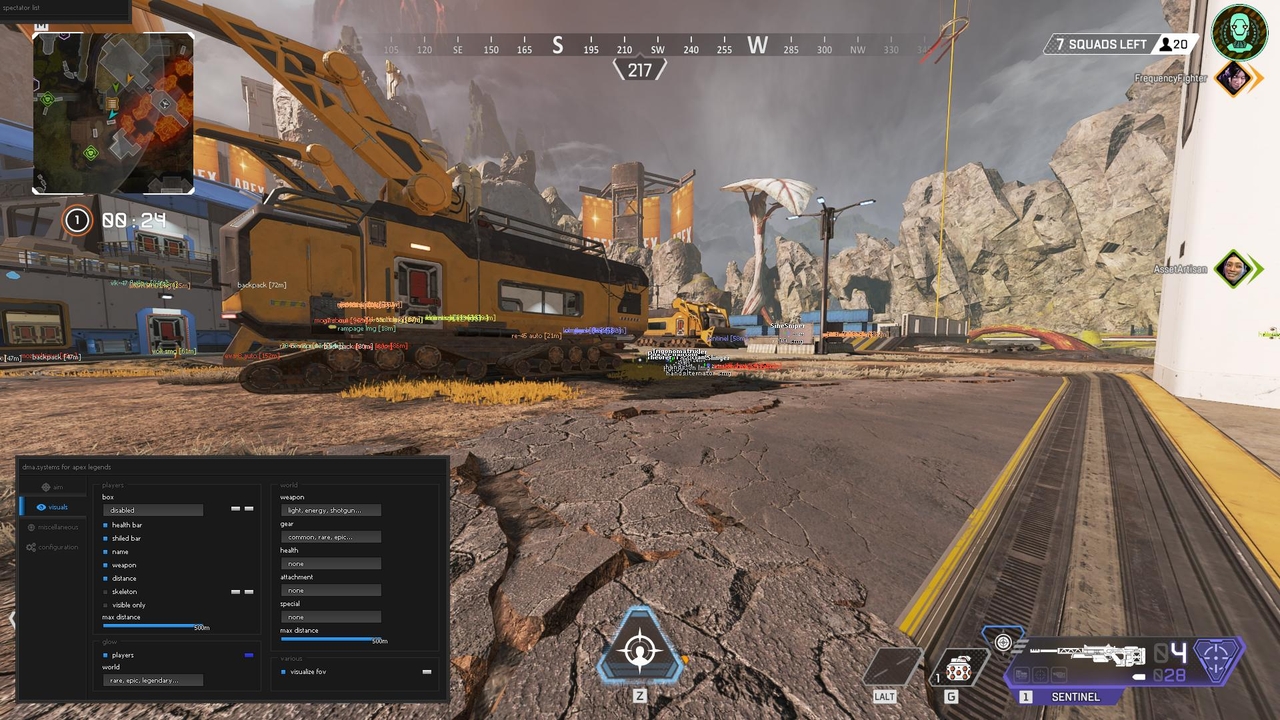Click the blue glow color swatch for players
Image resolution: width=1280 pixels, height=720 pixels.
pyautogui.click(x=248, y=655)
